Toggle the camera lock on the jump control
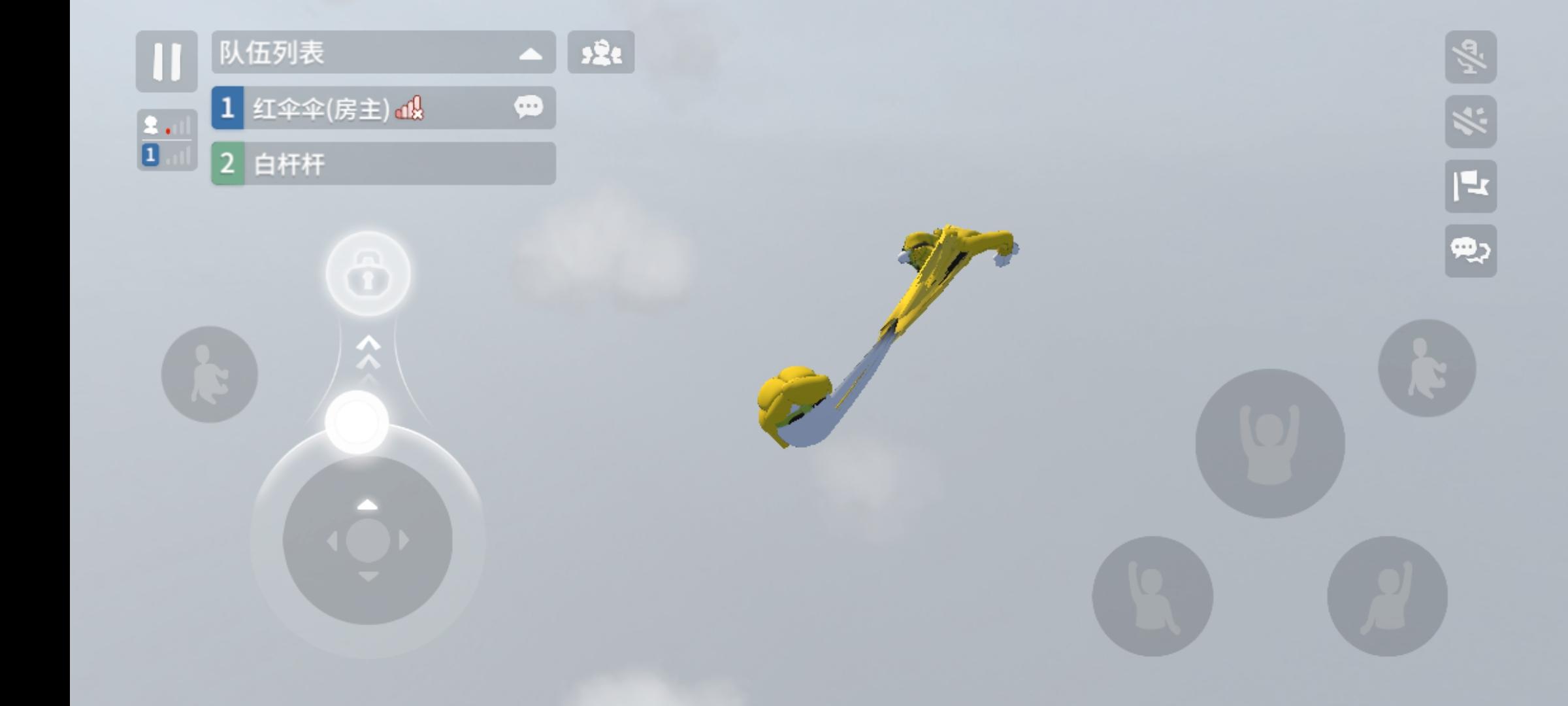1568x706 pixels. coord(367,273)
